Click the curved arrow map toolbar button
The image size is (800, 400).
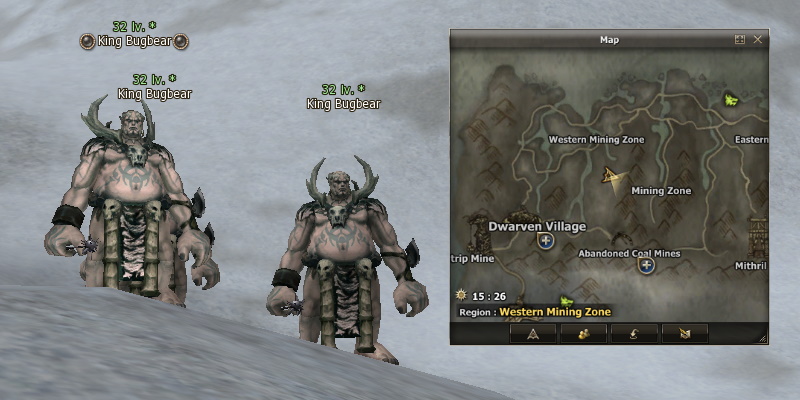[x=634, y=333]
